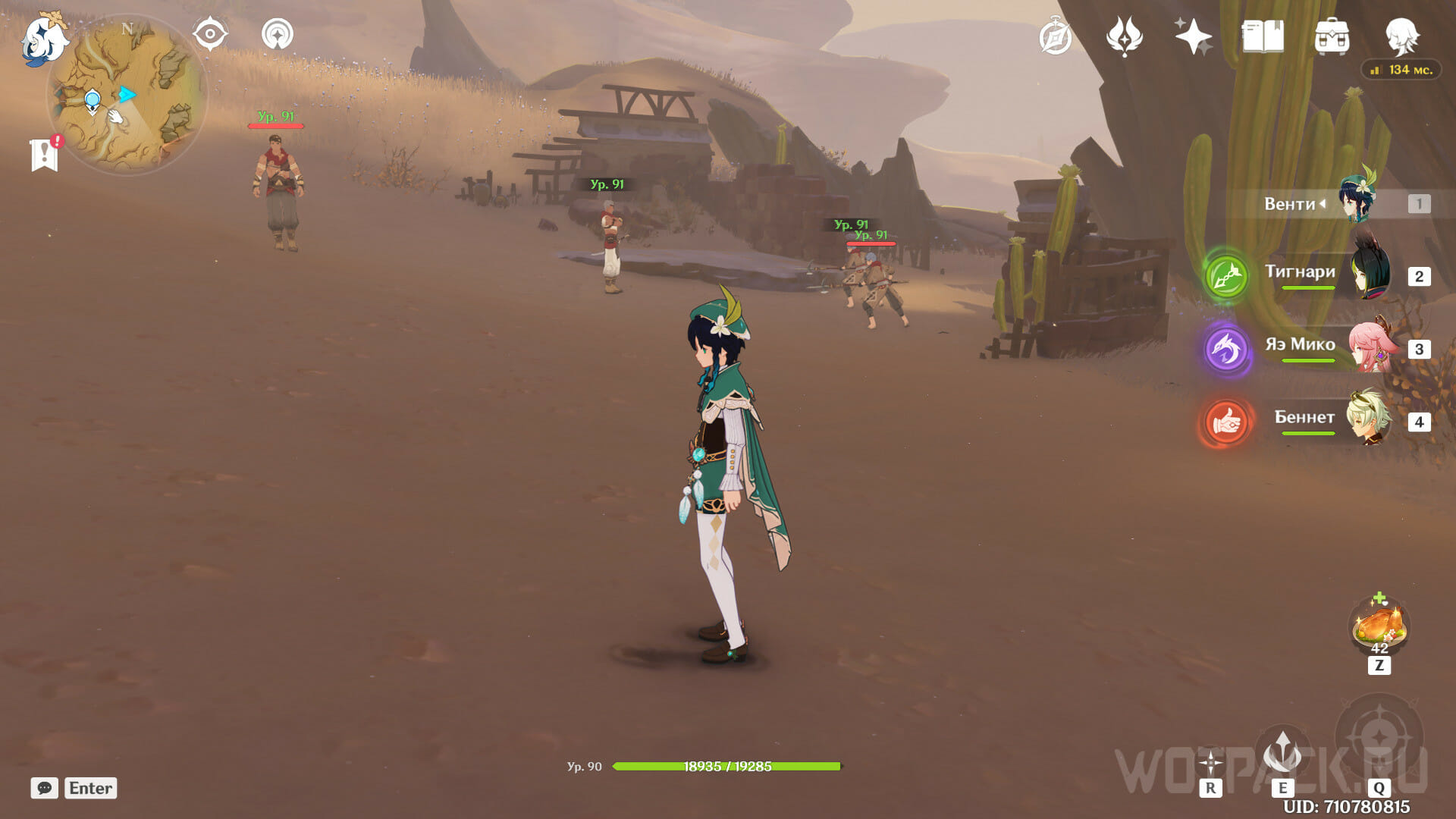Open the battle pass winged icon
The height and width of the screenshot is (819, 1456).
[1125, 36]
